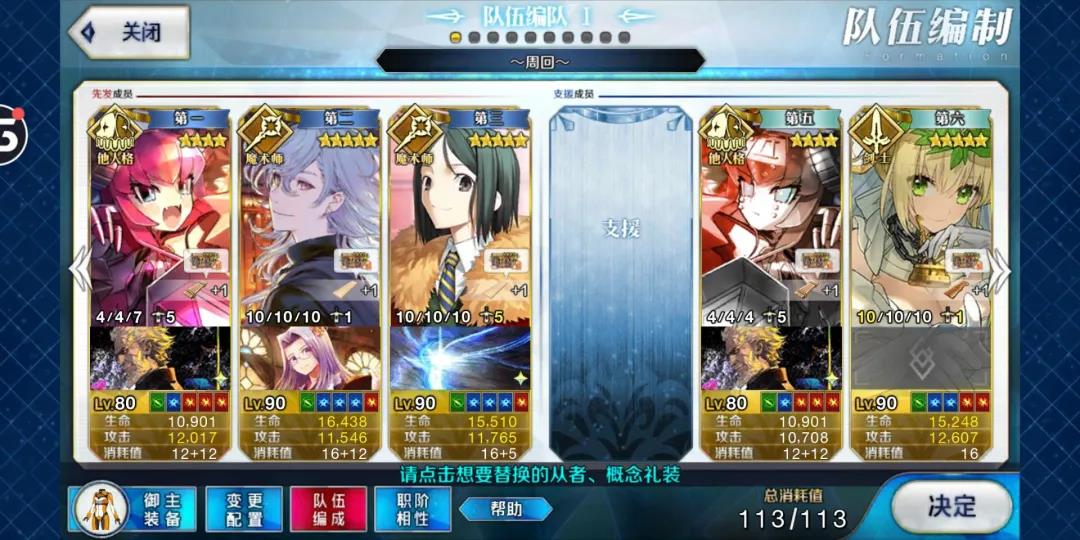Open the 帮助 help button
Image resolution: width=1080 pixels, height=540 pixels.
tap(506, 509)
